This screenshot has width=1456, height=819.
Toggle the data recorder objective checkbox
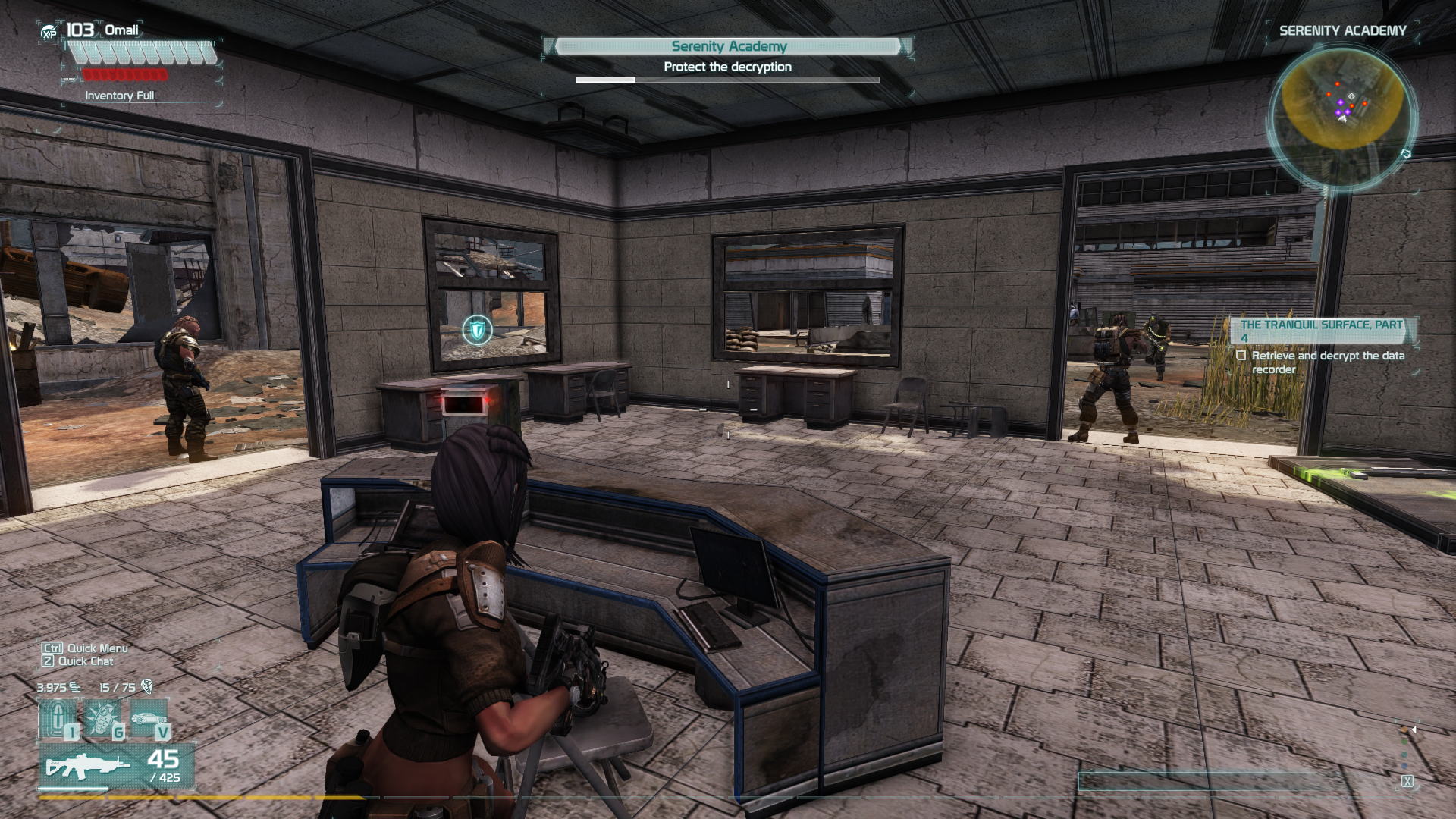coord(1241,356)
